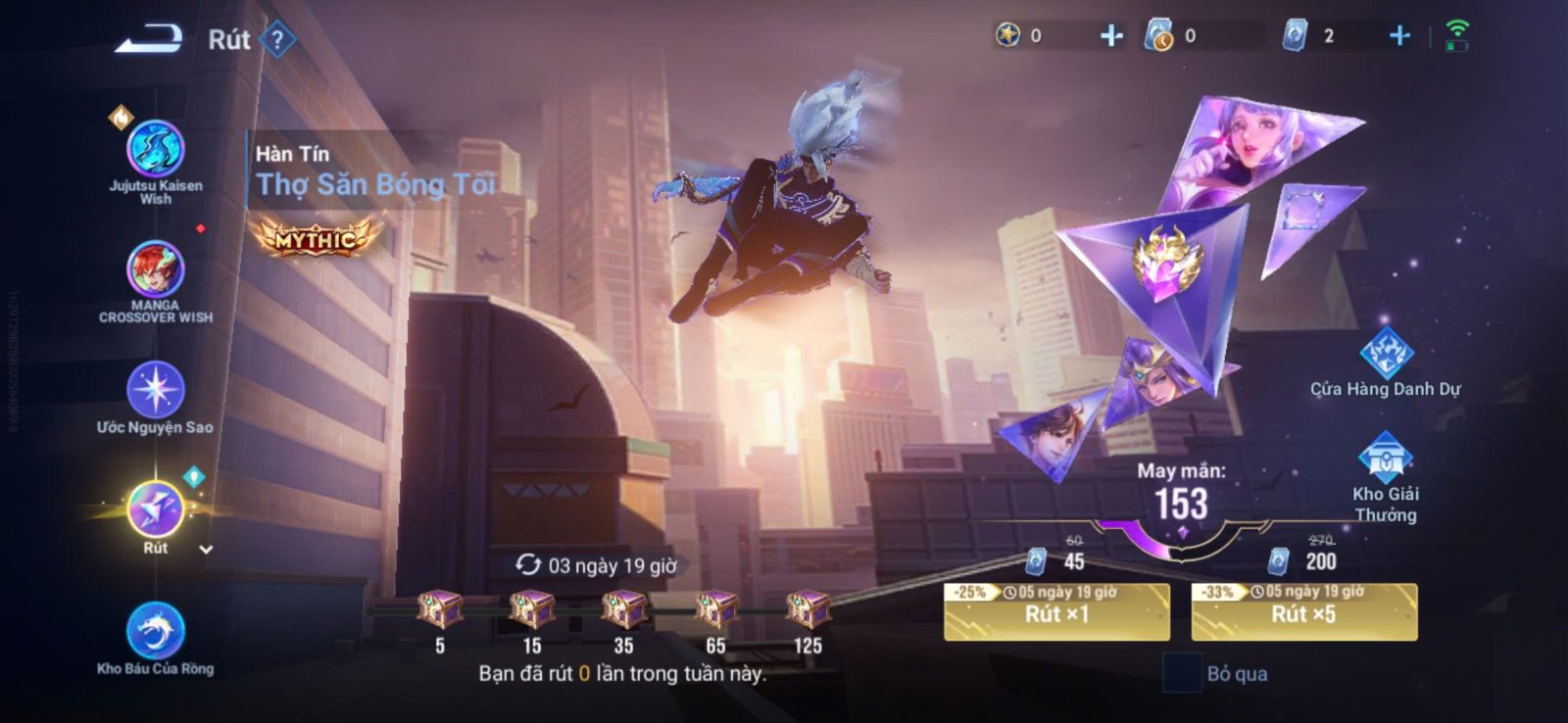
Task: Open Cửa Hàng Danh Dự shop
Action: click(1385, 355)
